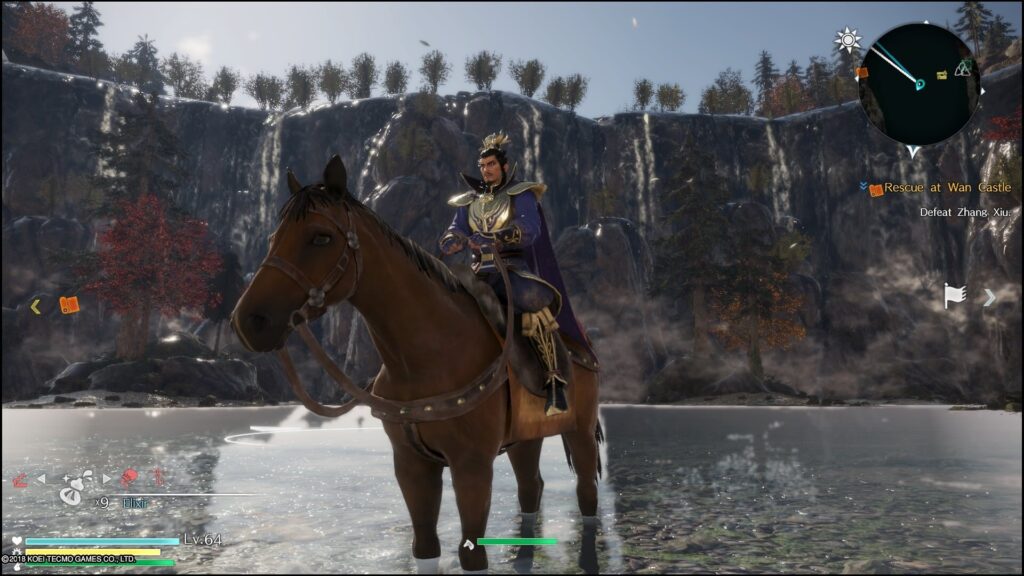This screenshot has height=576, width=1024.
Task: Cycle items with the right white arrow
Action: pyautogui.click(x=107, y=479)
